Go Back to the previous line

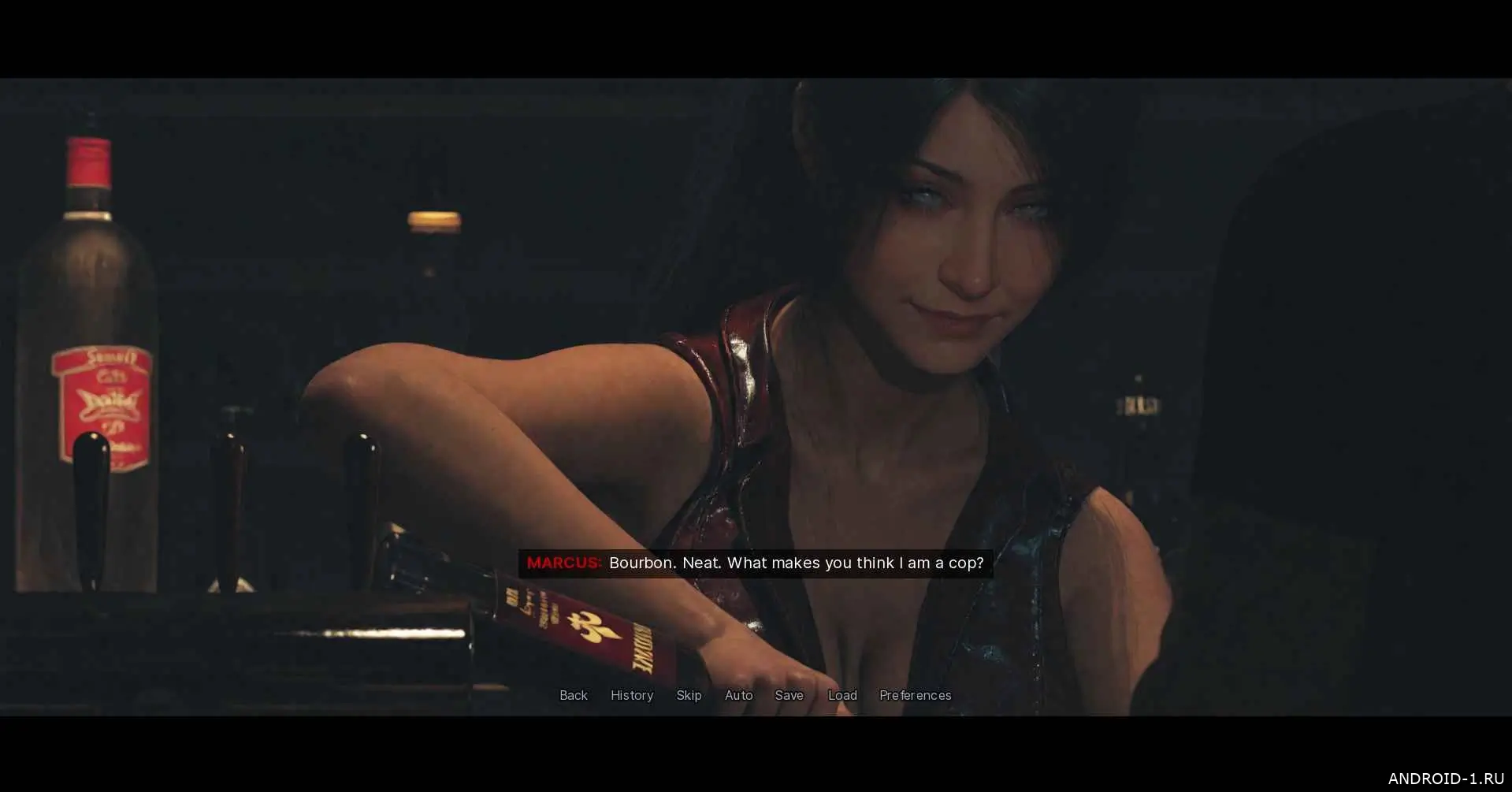573,695
